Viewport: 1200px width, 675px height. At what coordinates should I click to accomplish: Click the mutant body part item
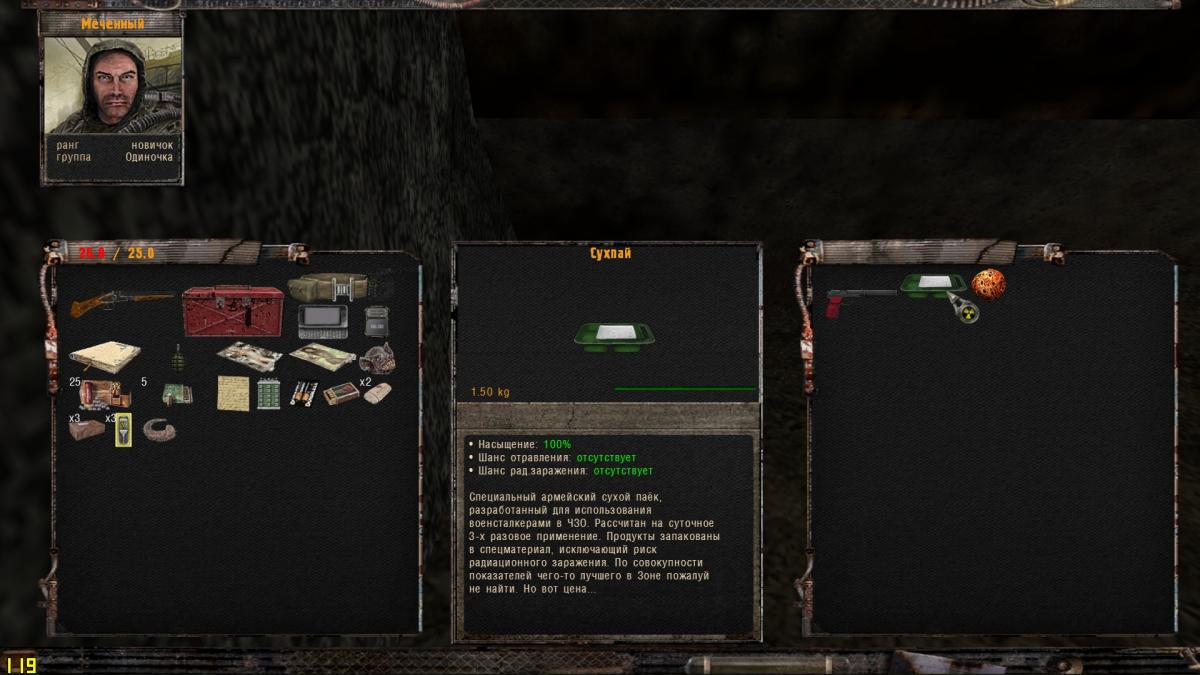click(377, 357)
